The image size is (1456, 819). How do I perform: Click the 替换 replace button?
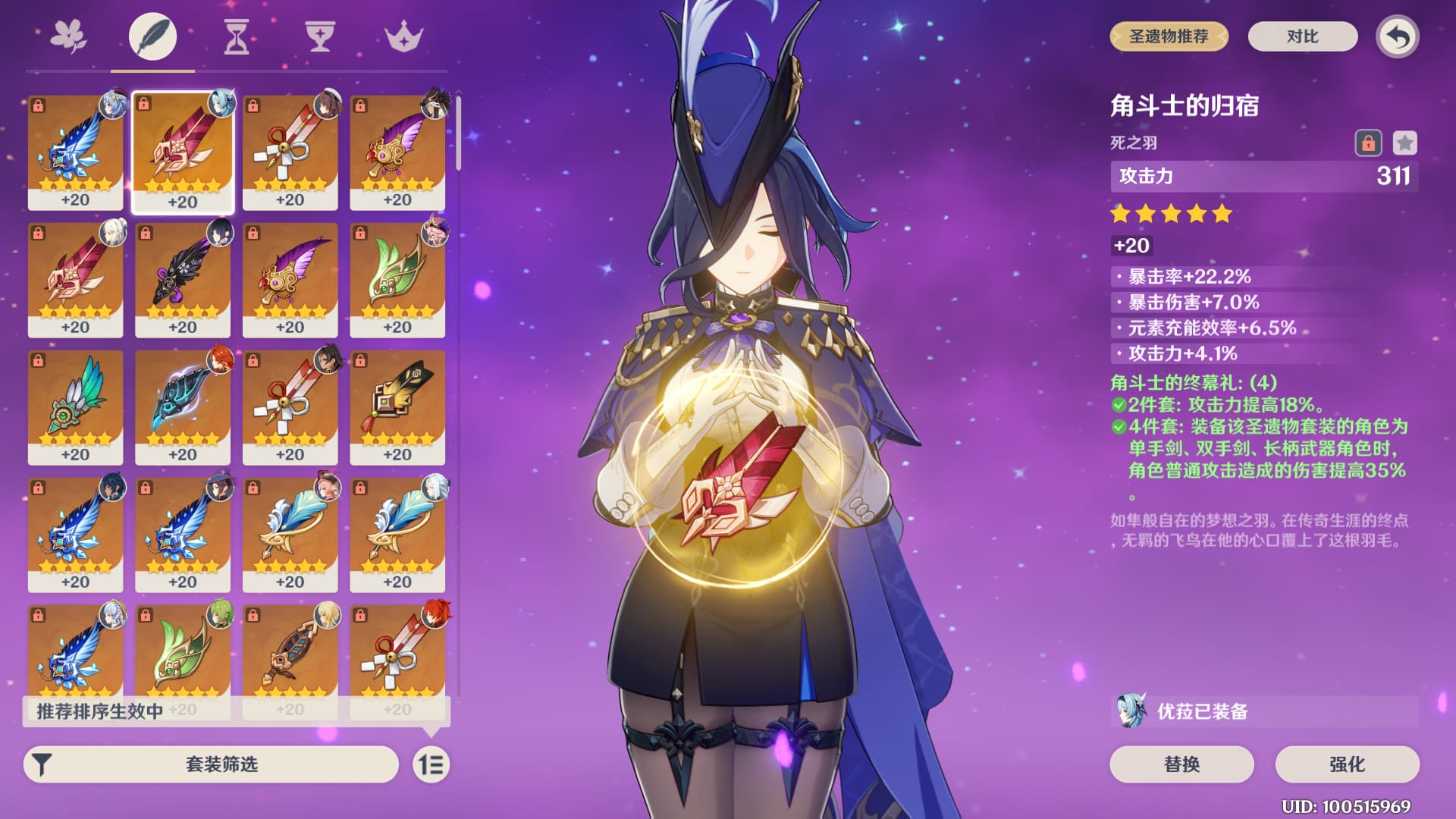click(1181, 764)
